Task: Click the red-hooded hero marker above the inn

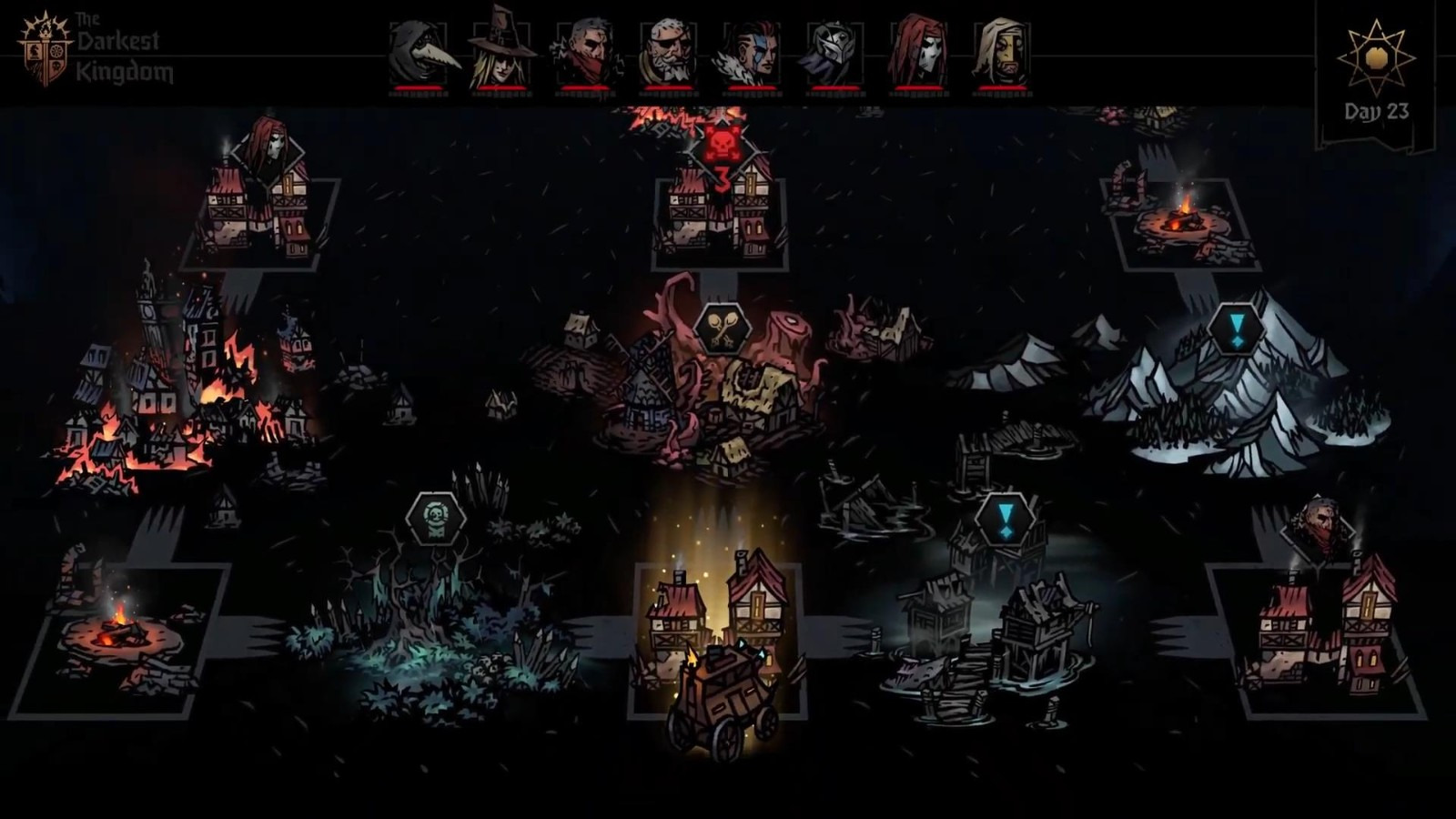Action: coord(267,146)
